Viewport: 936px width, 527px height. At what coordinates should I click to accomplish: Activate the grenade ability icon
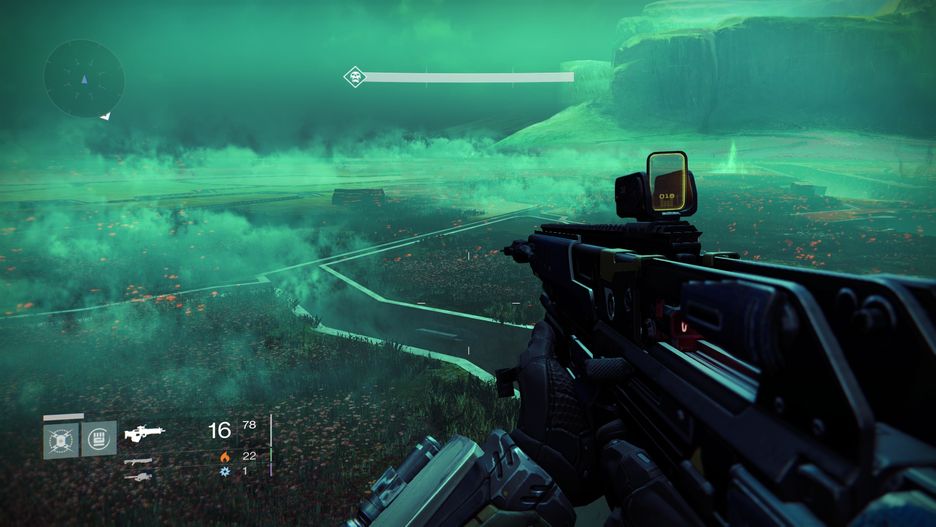(x=61, y=438)
